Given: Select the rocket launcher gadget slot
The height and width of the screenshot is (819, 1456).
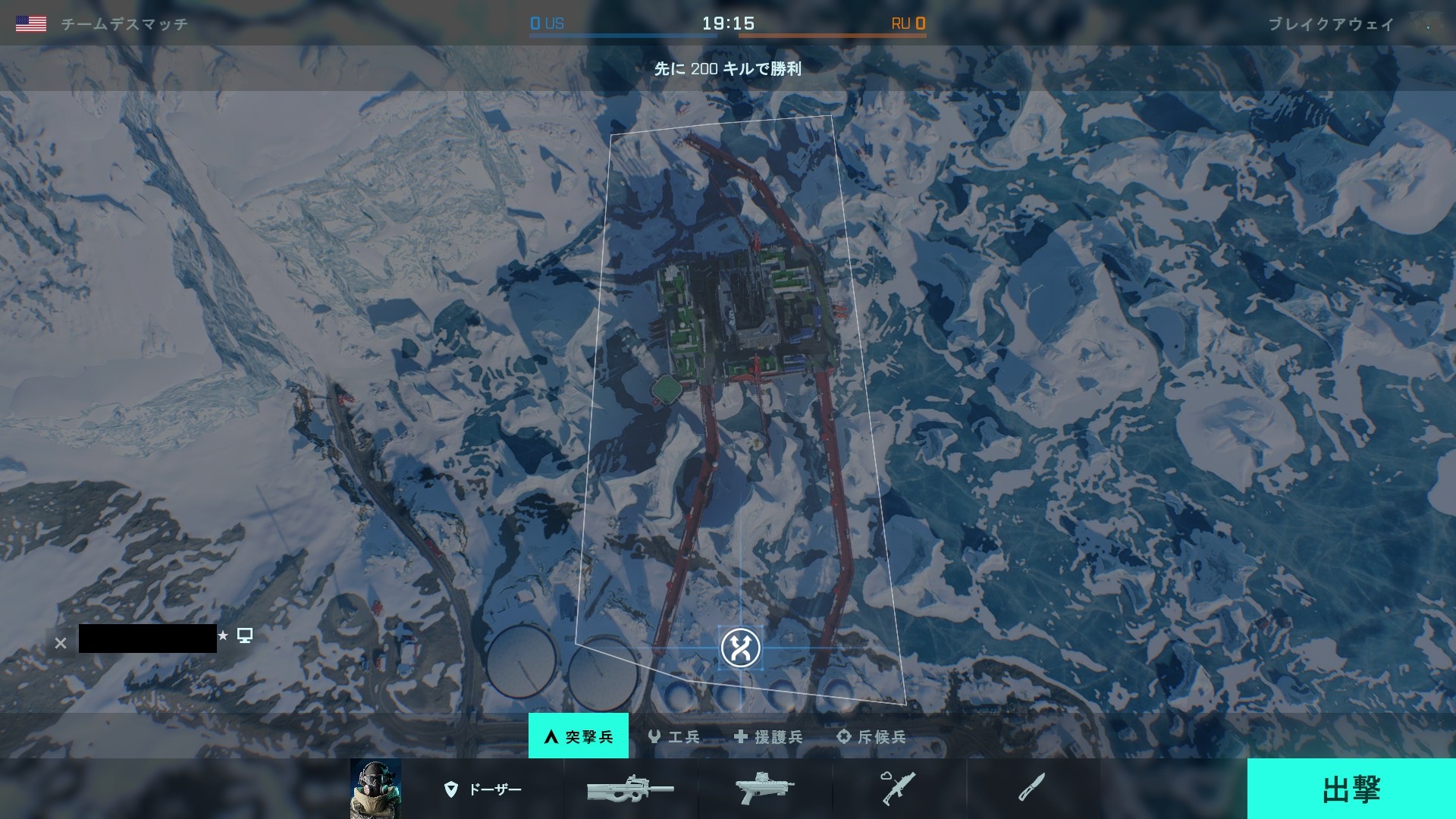Looking at the screenshot, I should (899, 789).
